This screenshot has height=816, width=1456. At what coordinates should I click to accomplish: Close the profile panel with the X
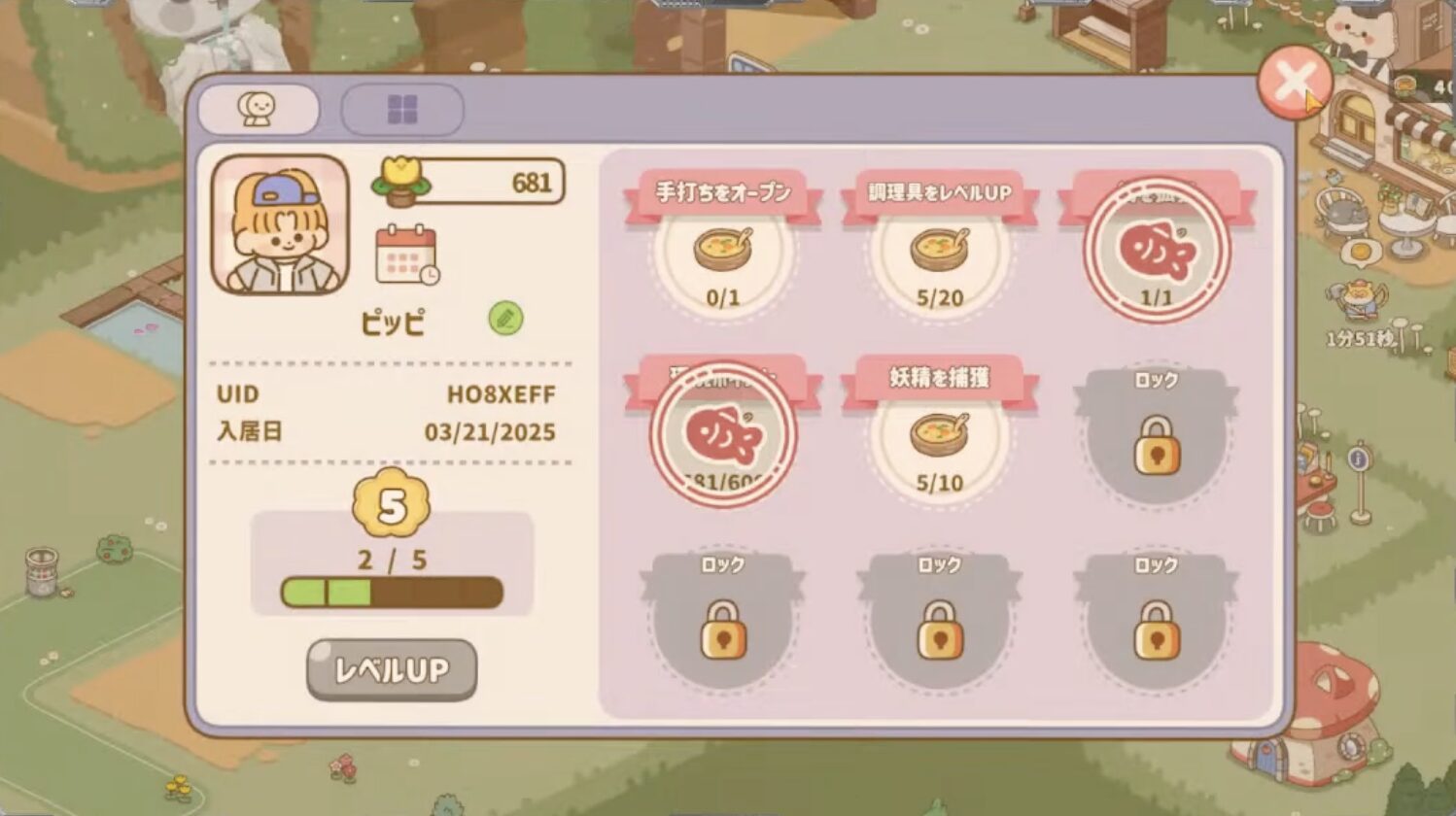1294,83
